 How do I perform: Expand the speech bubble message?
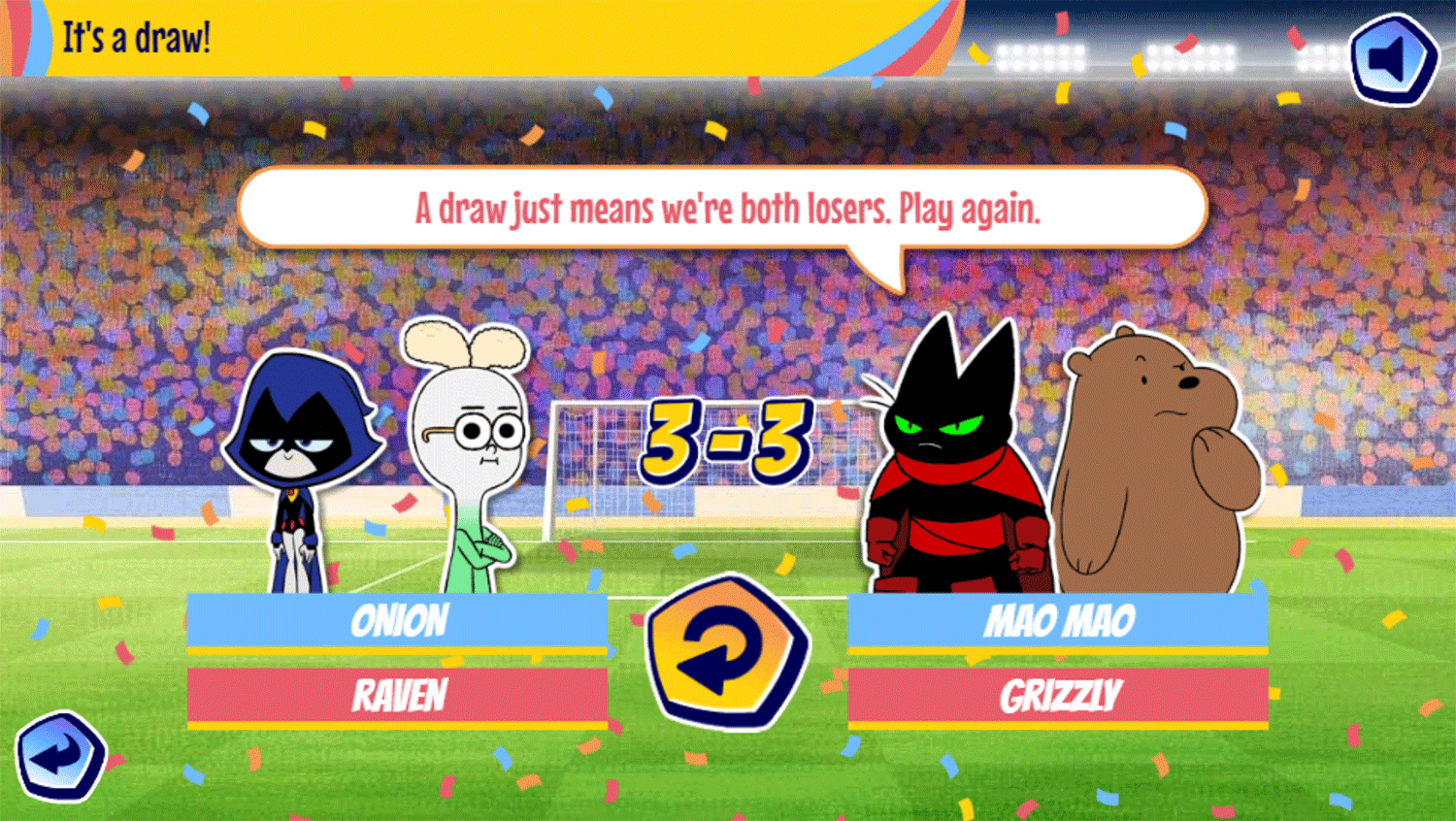pos(726,207)
